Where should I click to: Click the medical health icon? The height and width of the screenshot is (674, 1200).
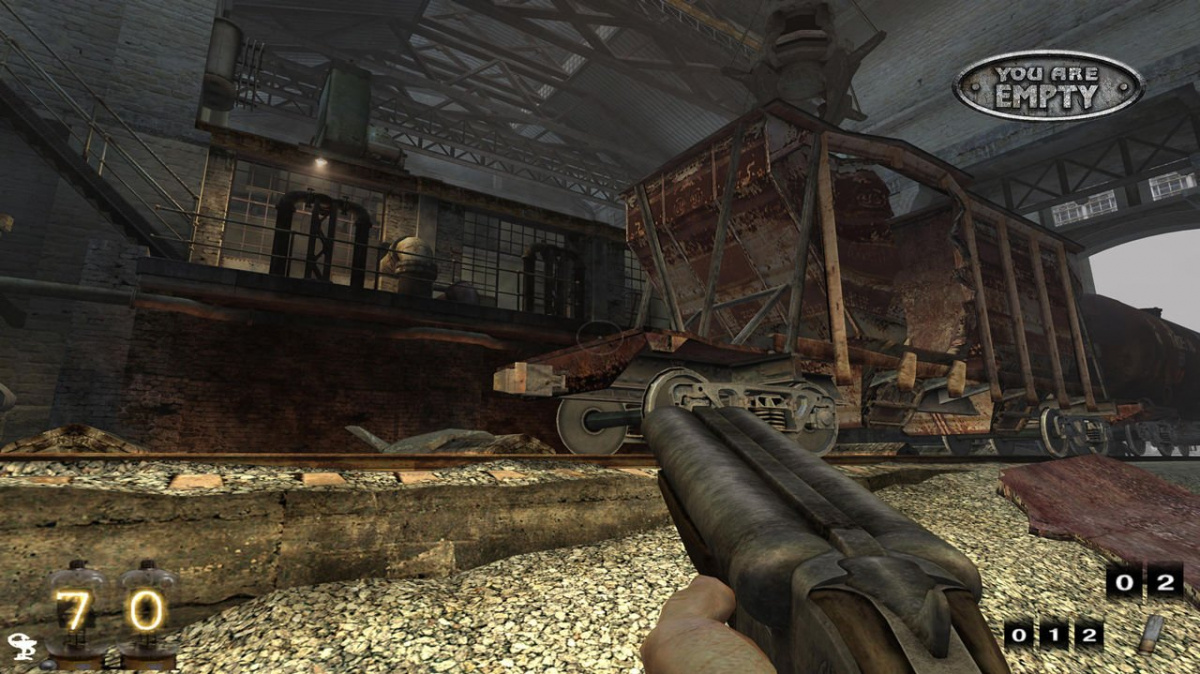pyautogui.click(x=20, y=647)
